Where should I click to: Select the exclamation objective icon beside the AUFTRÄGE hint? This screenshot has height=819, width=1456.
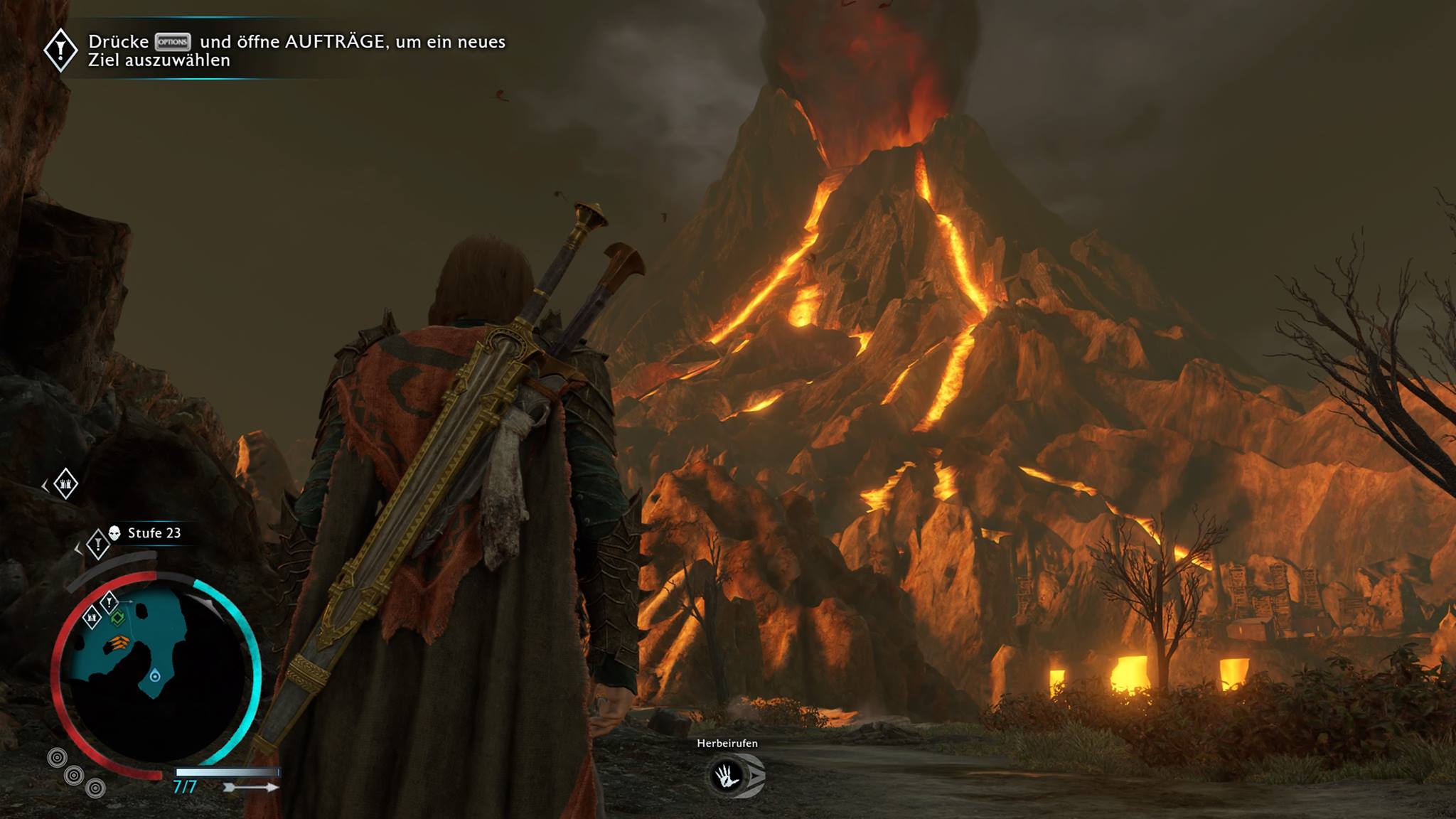click(x=61, y=50)
